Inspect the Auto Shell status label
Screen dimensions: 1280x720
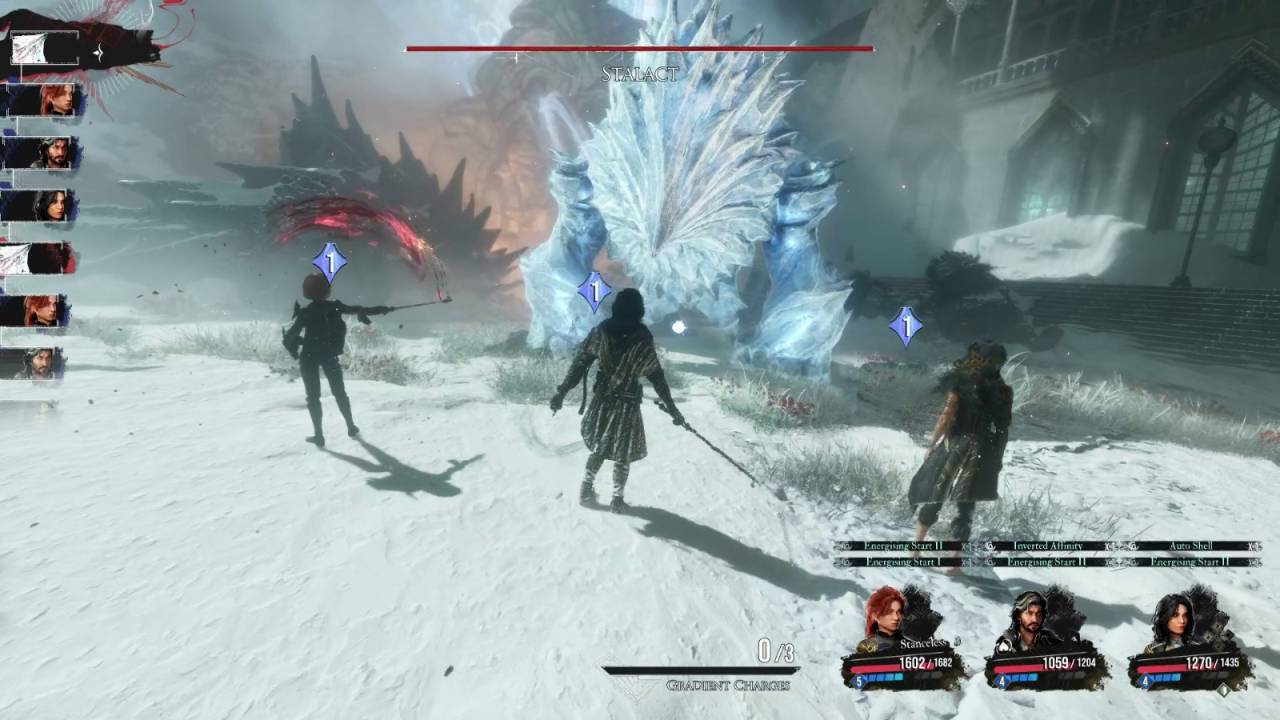click(1190, 547)
